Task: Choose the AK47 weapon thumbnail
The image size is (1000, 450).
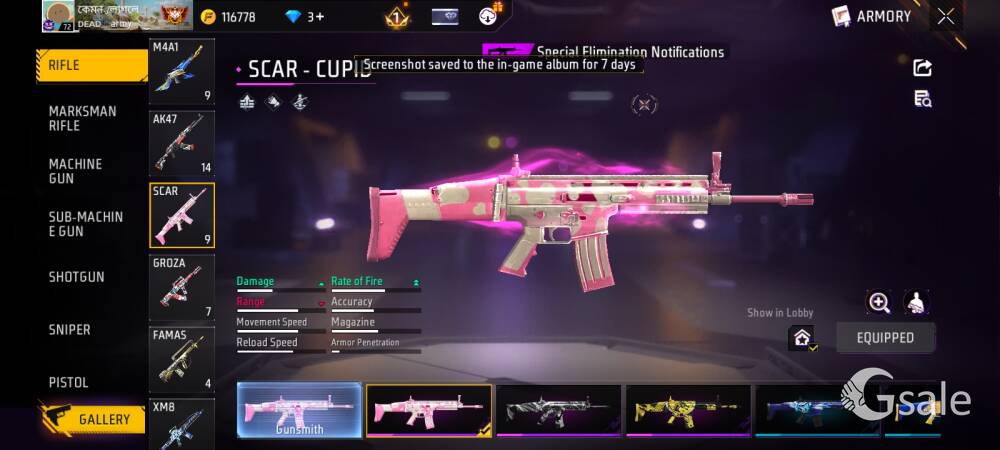Action: [181, 143]
